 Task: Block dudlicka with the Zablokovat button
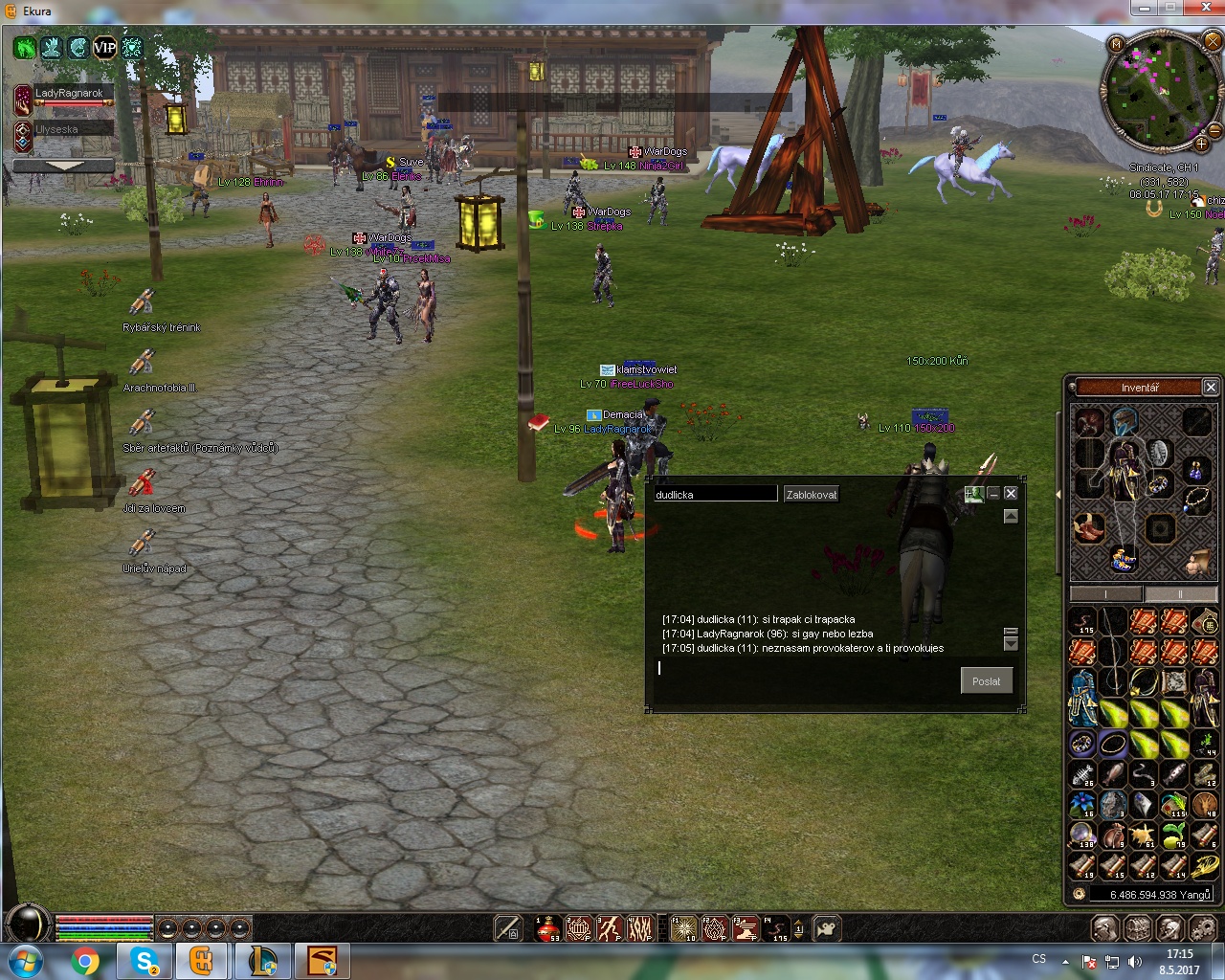click(811, 494)
